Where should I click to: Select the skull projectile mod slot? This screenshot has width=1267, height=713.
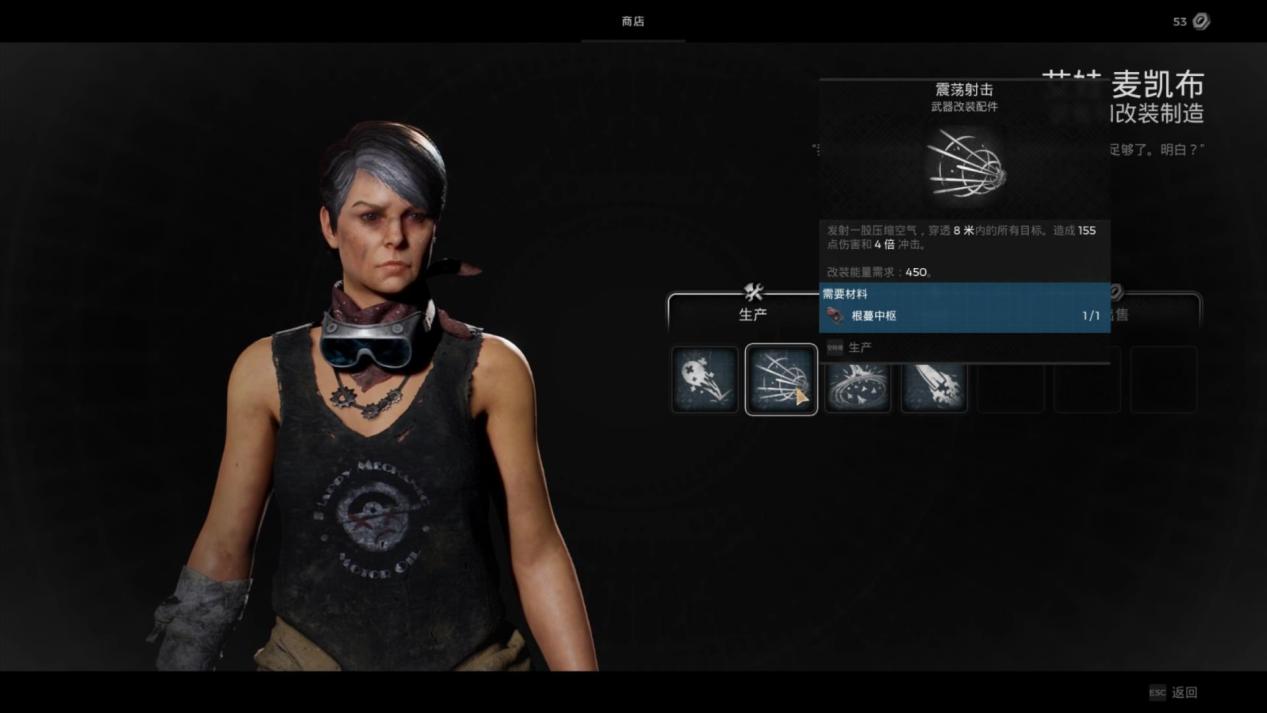click(x=704, y=380)
